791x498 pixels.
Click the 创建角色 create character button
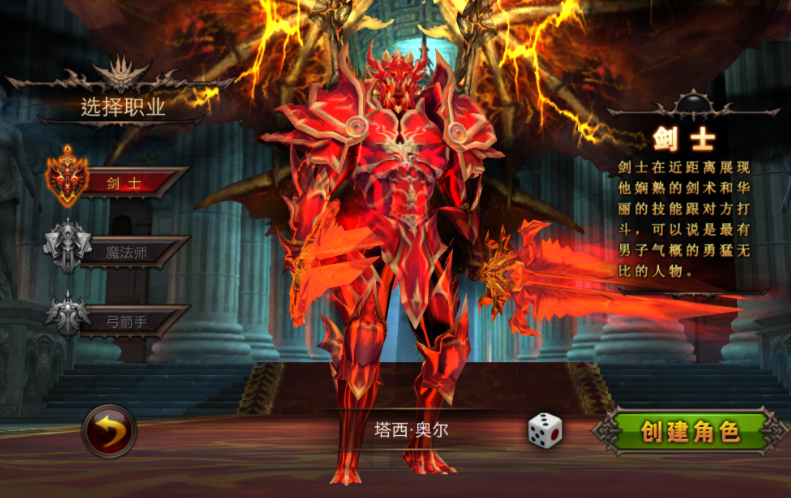pyautogui.click(x=690, y=432)
